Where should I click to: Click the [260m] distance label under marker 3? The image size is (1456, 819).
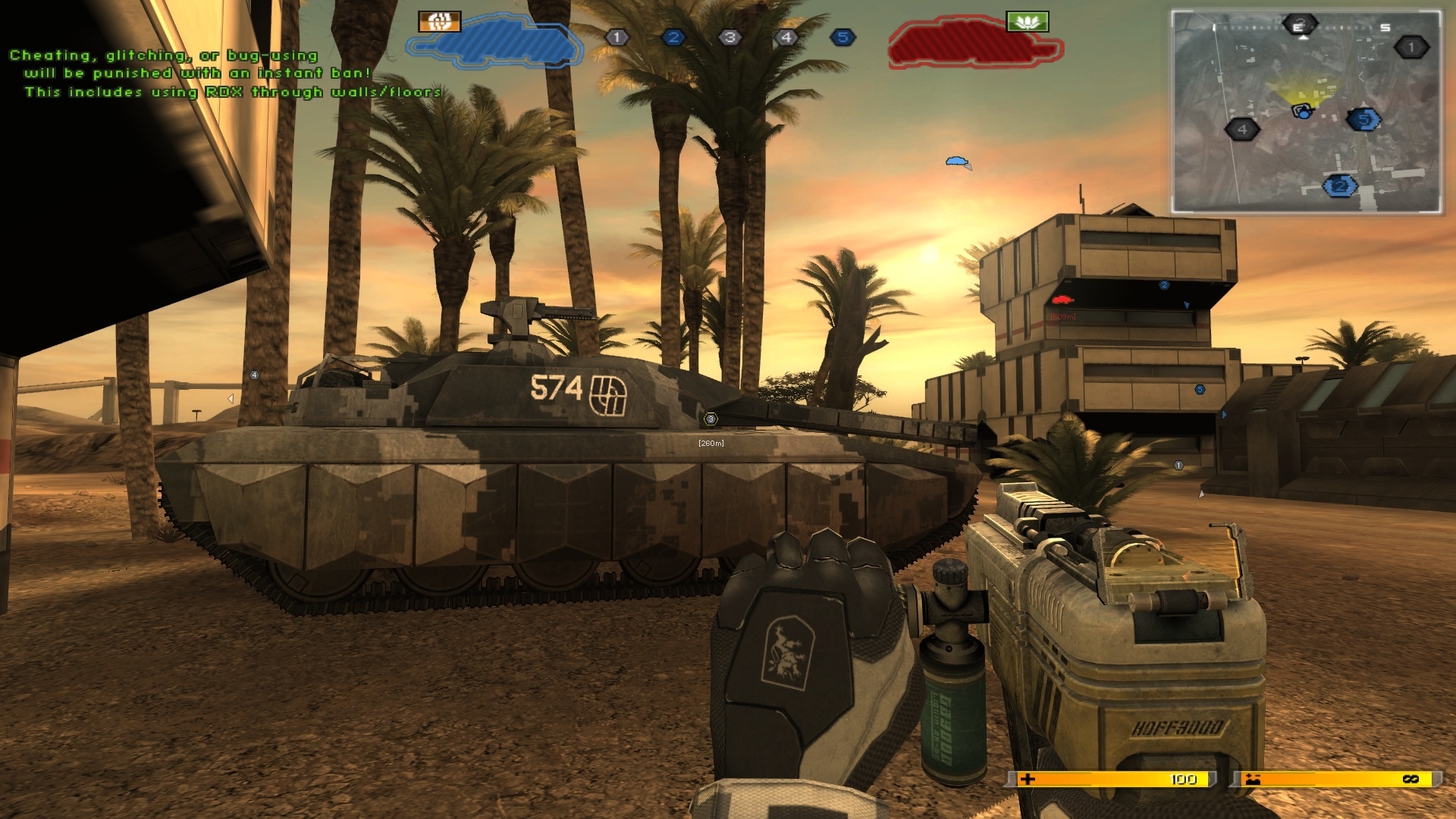pos(710,442)
